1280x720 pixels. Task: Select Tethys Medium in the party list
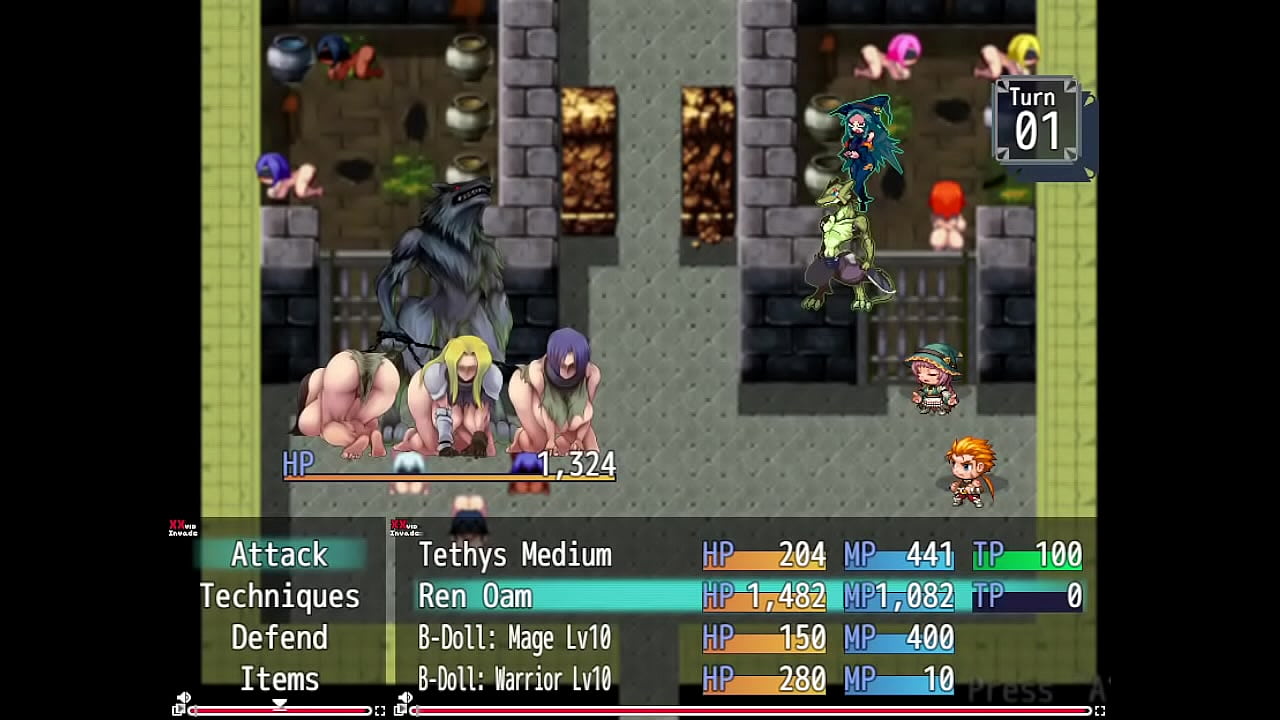[515, 555]
